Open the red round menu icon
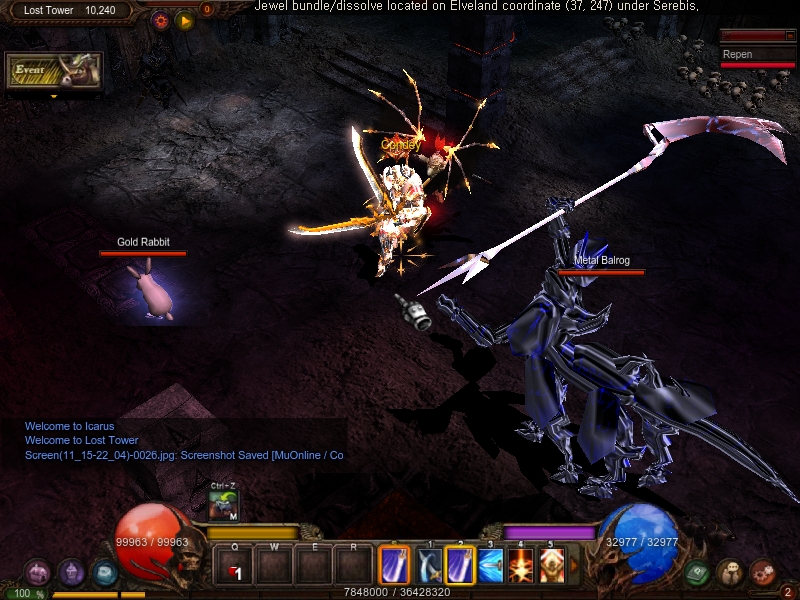800x600 pixels. [762, 572]
